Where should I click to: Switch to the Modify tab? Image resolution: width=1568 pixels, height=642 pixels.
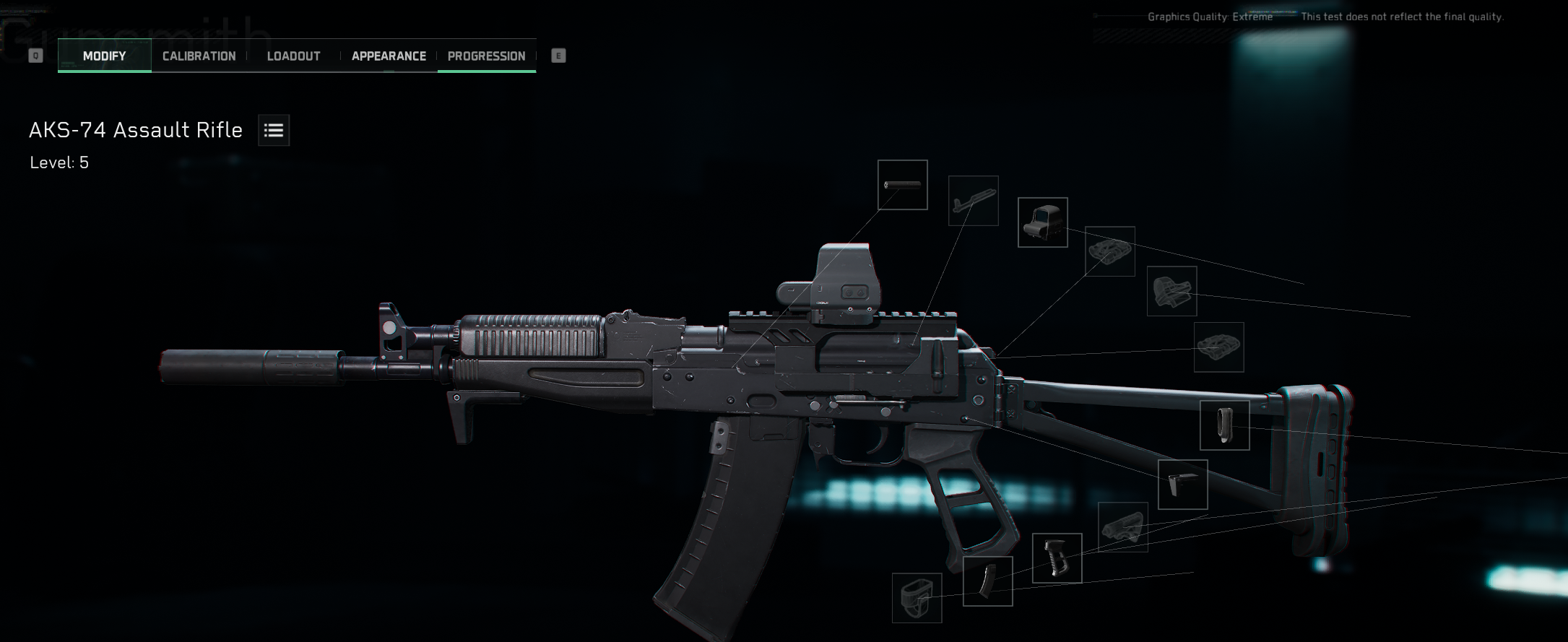(x=105, y=56)
